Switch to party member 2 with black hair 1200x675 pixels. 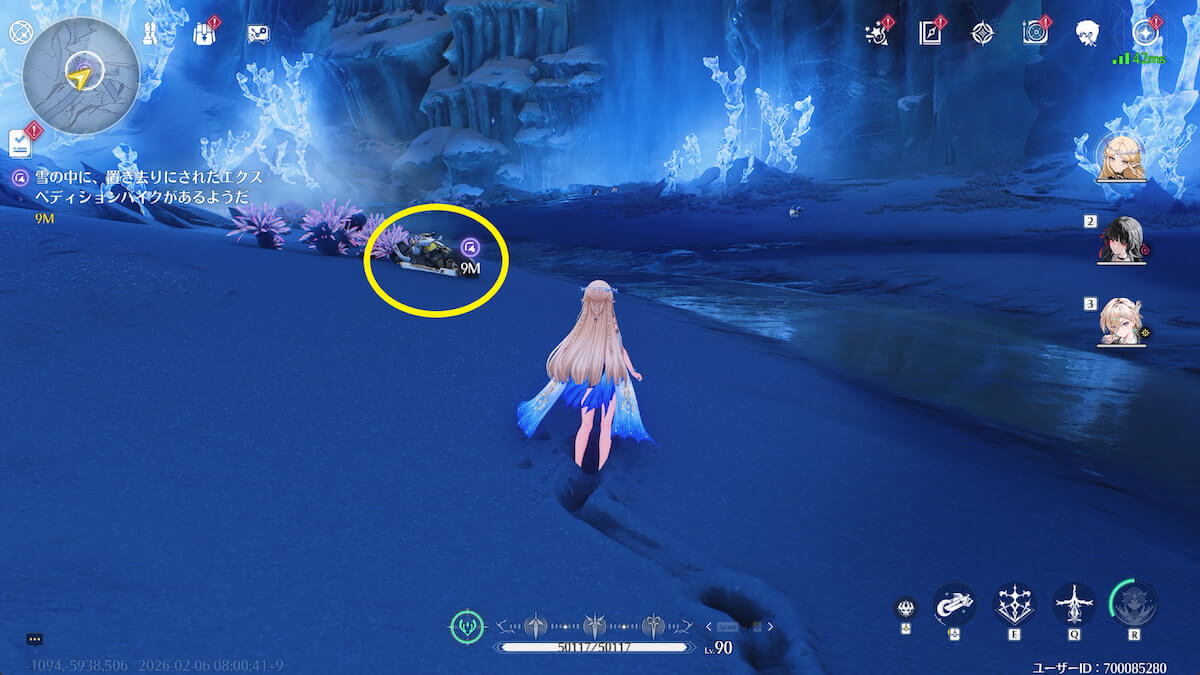(1121, 239)
